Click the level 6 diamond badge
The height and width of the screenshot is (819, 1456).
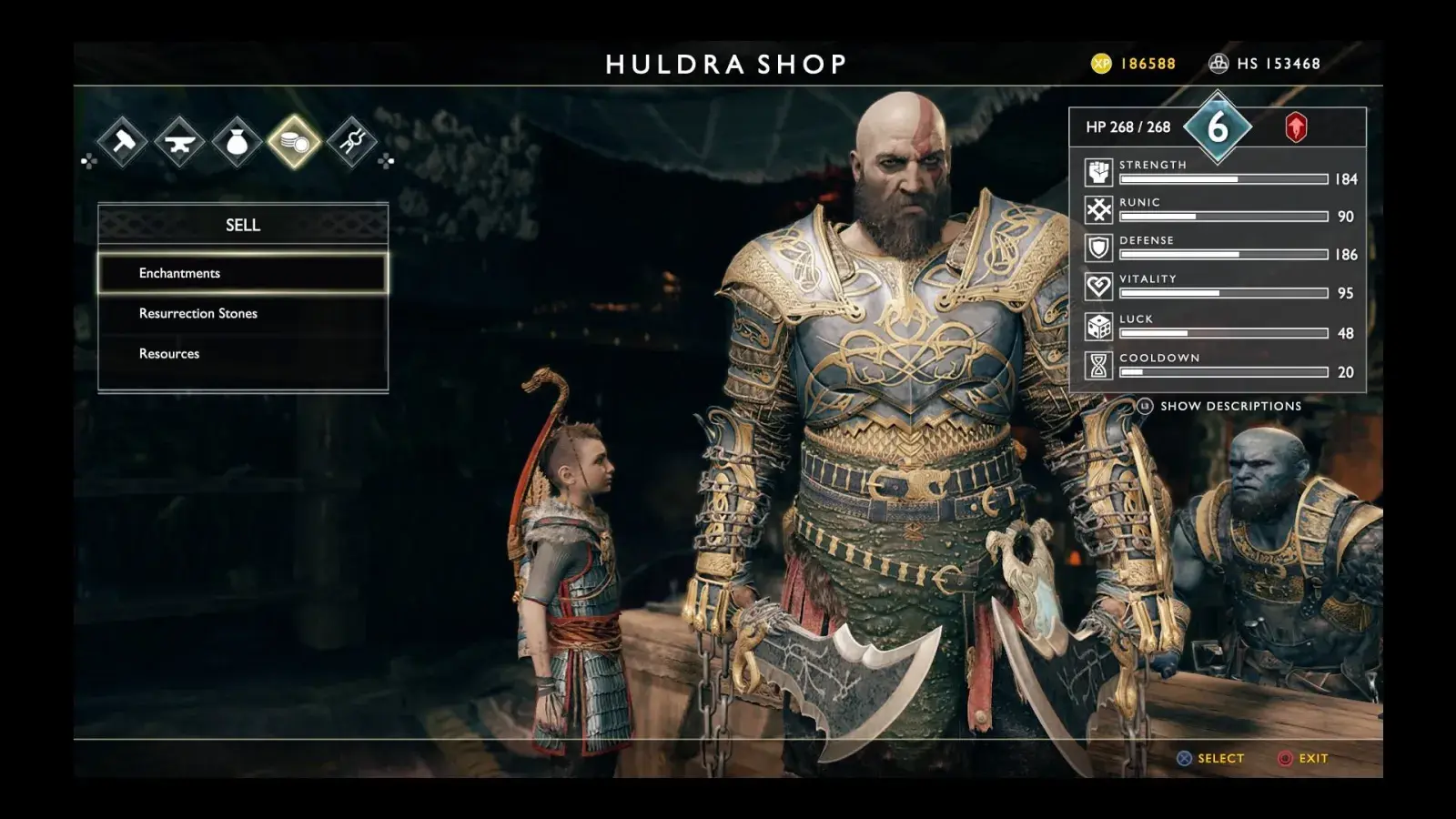[1218, 127]
